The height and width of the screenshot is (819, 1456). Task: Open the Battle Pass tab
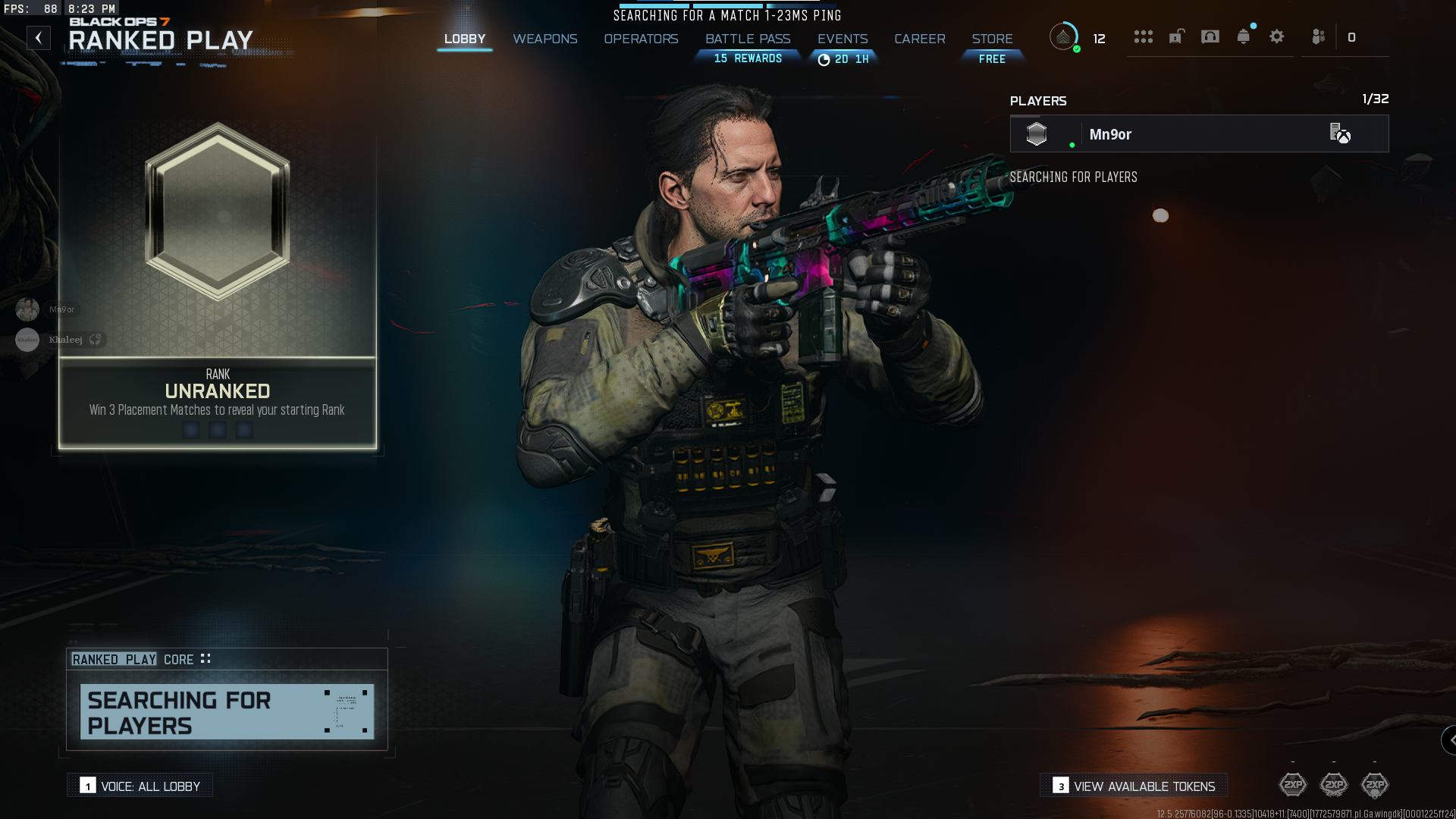point(748,39)
